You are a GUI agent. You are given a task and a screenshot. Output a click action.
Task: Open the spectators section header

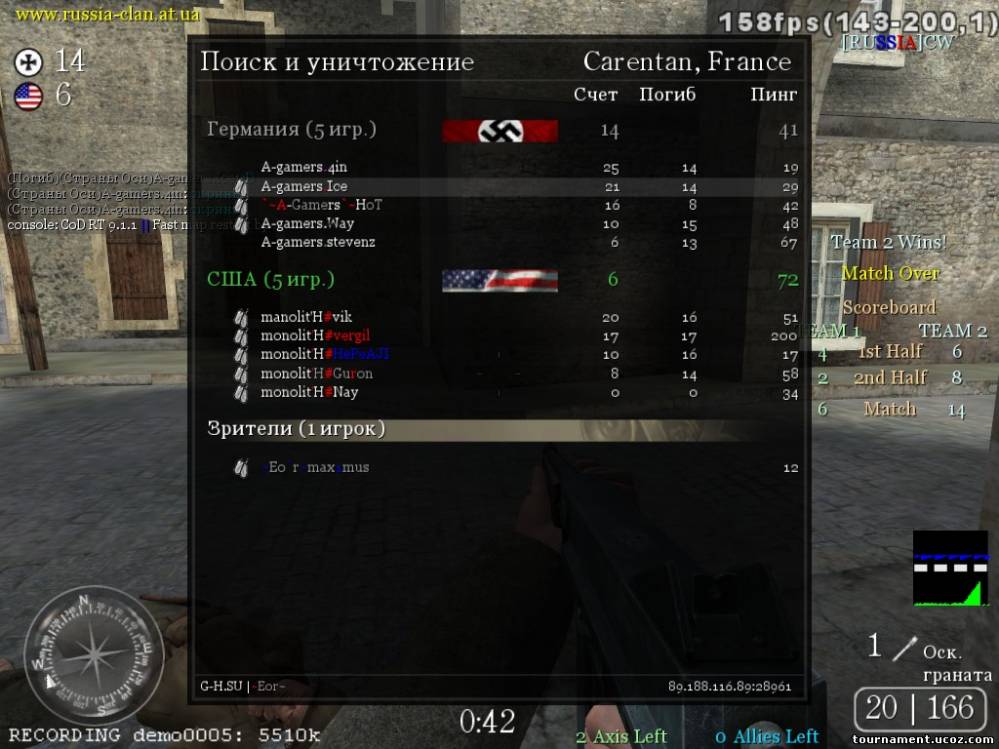click(x=295, y=429)
